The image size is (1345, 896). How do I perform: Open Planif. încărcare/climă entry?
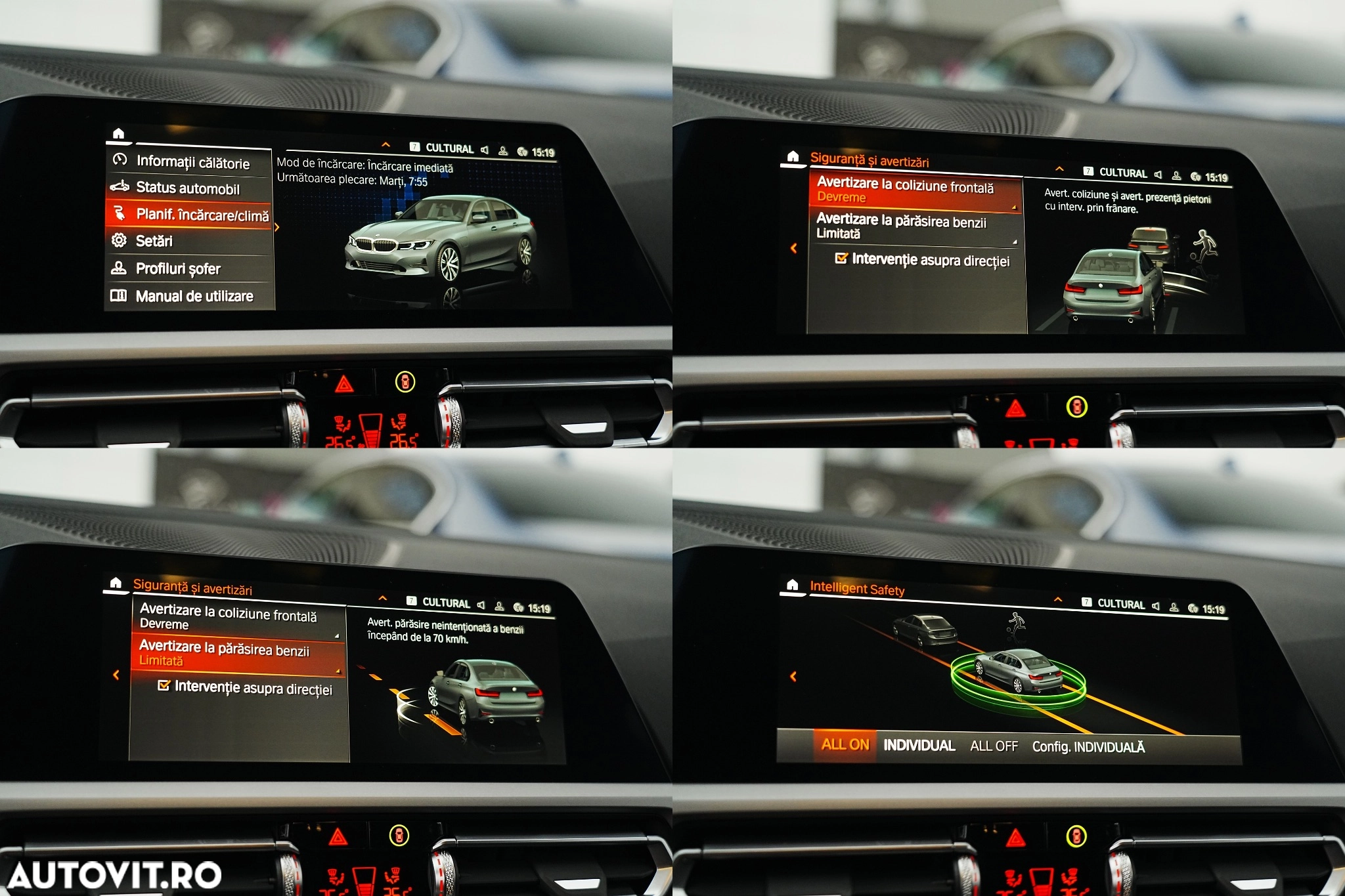point(202,215)
